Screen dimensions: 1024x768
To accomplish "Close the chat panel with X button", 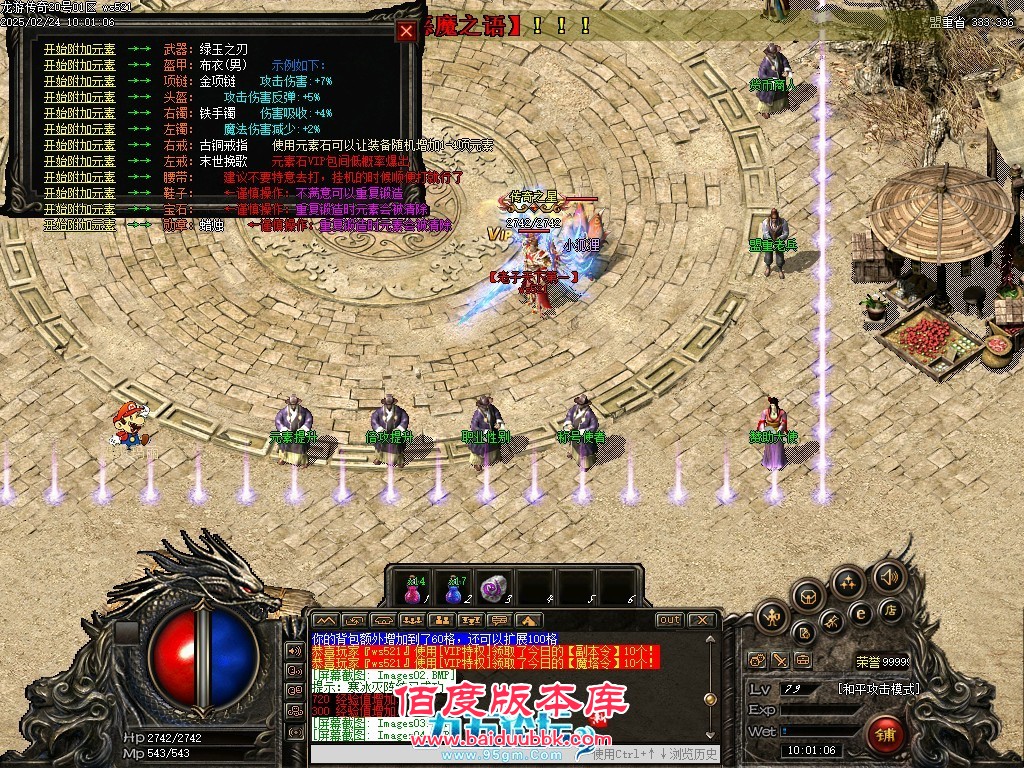I will (x=703, y=620).
